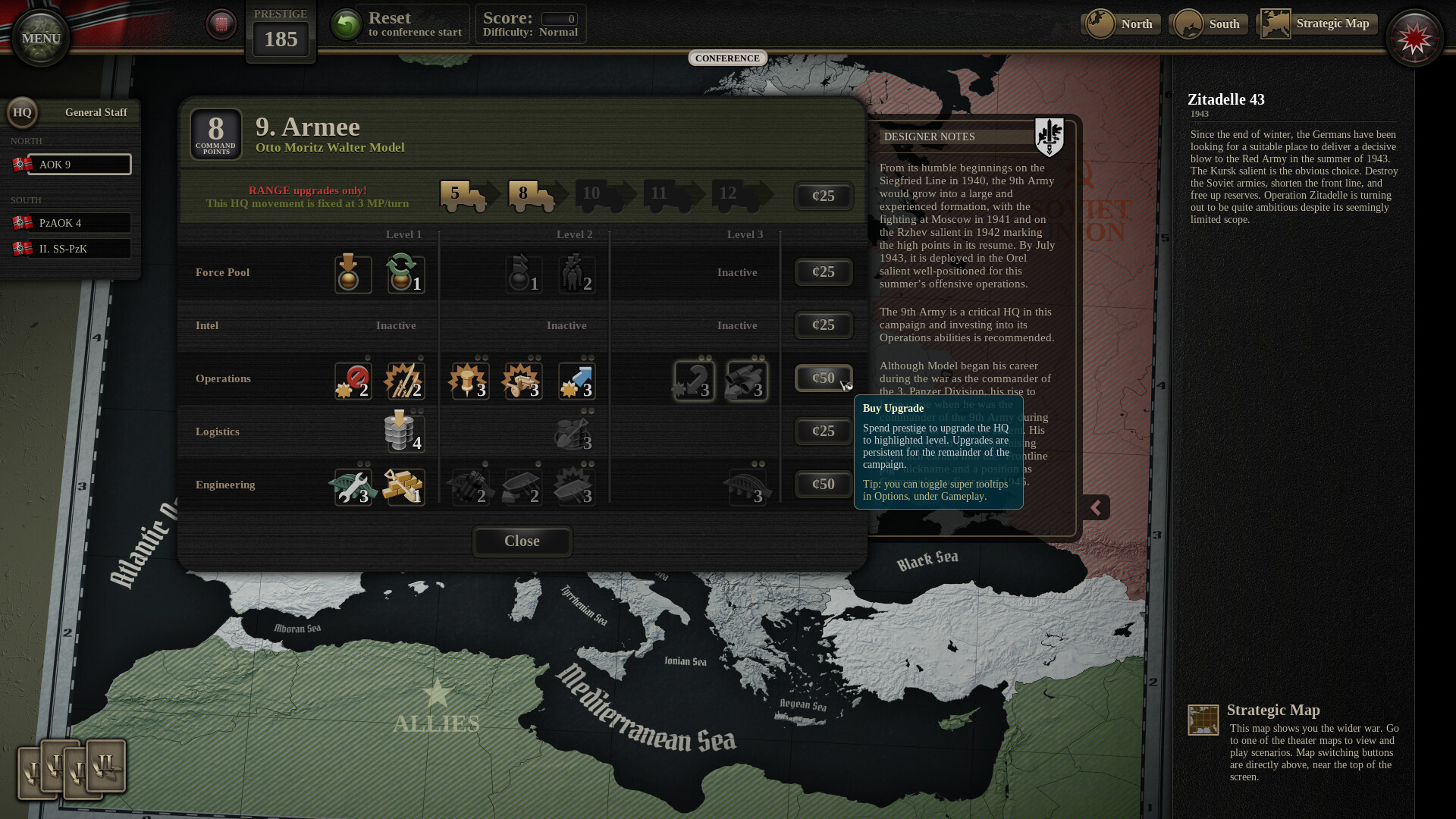Click the shield emblem on Designer Notes
This screenshot has height=819, width=1456.
coord(1050,136)
